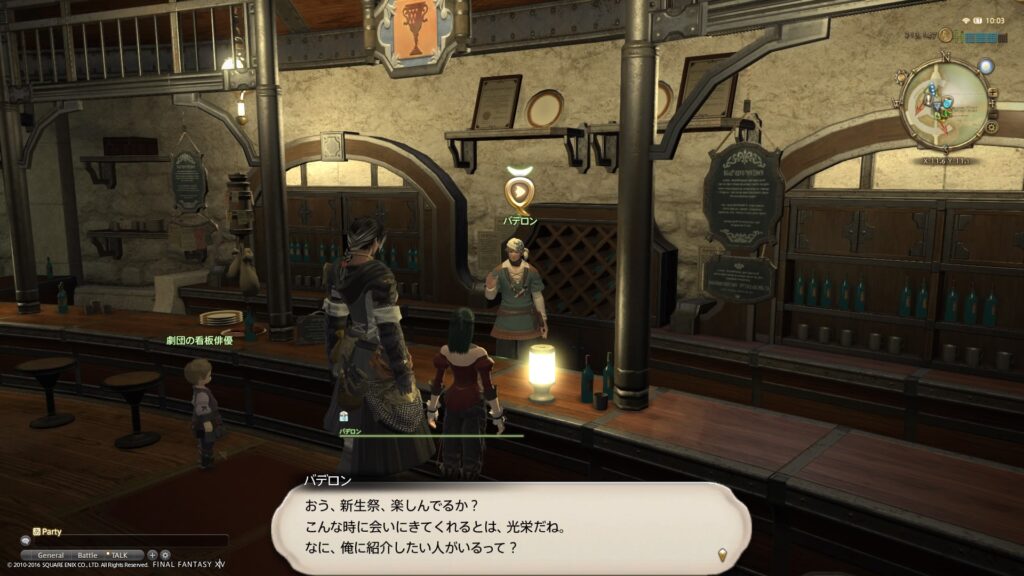Click the gil coin icon

[x=945, y=36]
